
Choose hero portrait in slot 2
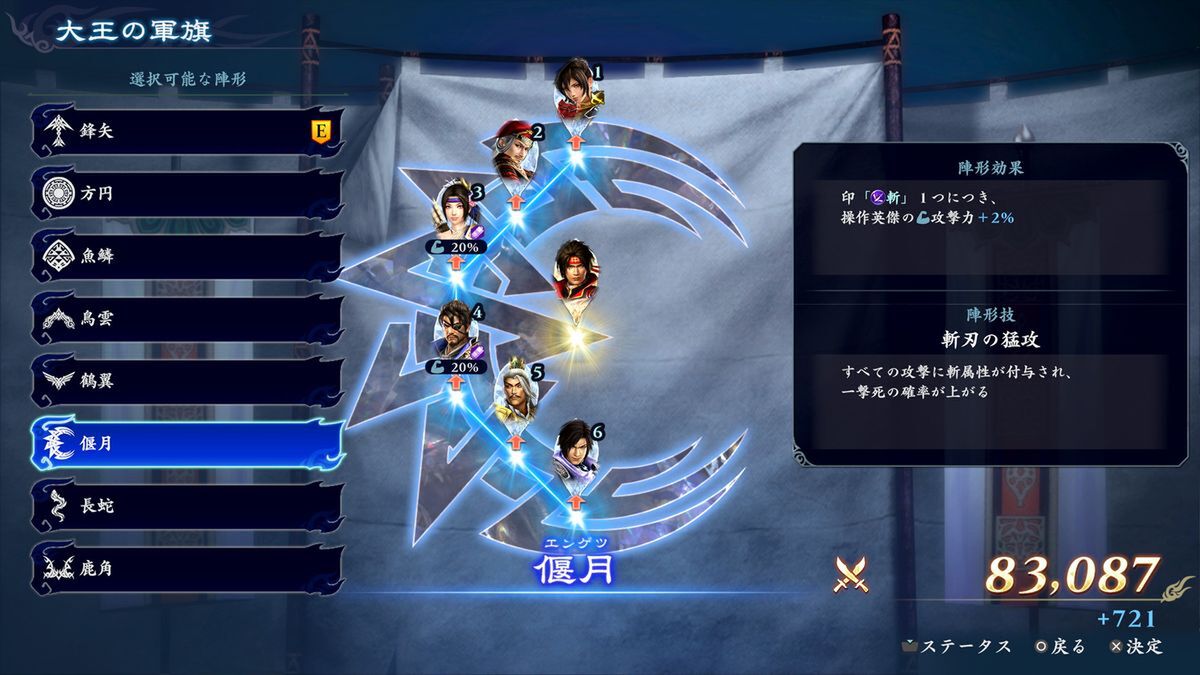516,154
